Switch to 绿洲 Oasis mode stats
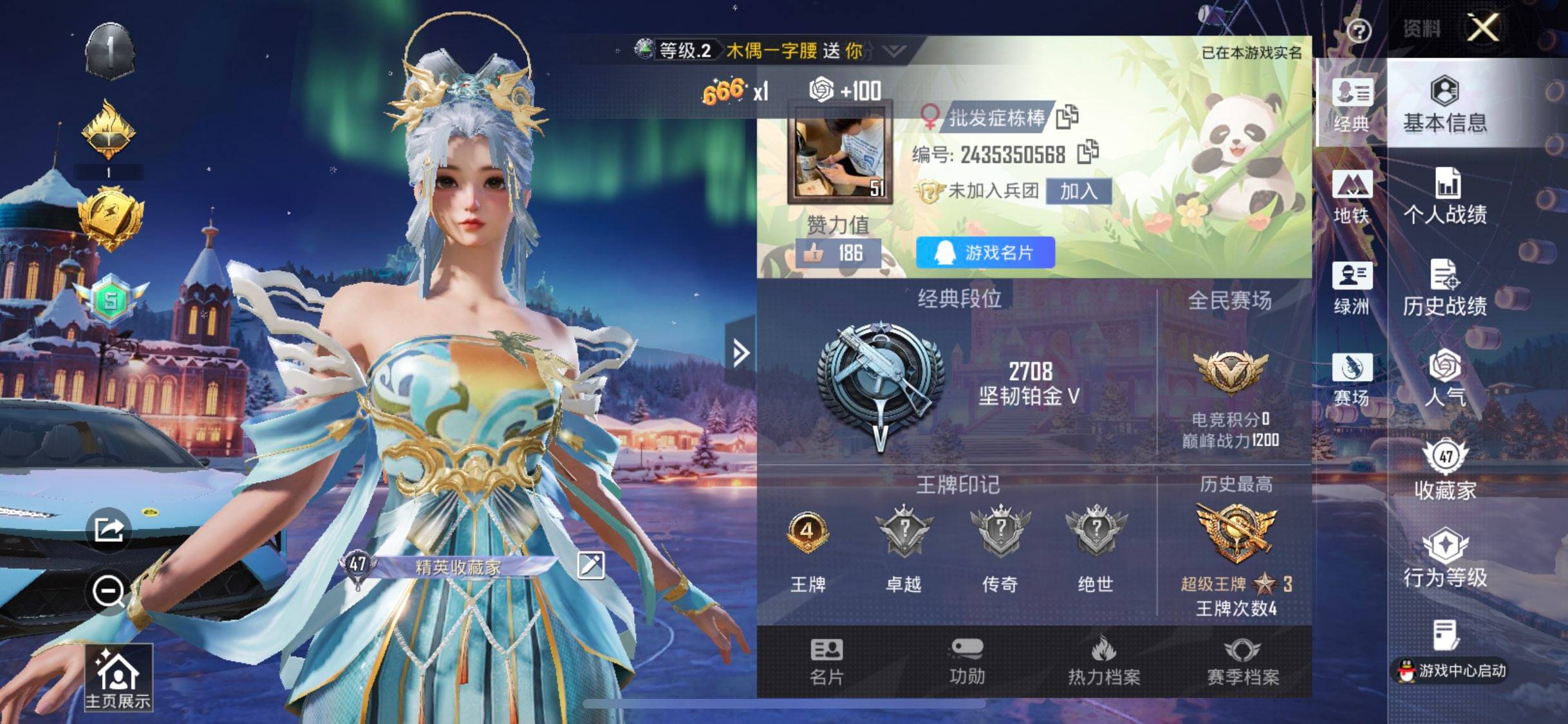This screenshot has height=724, width=1568. 1352,290
